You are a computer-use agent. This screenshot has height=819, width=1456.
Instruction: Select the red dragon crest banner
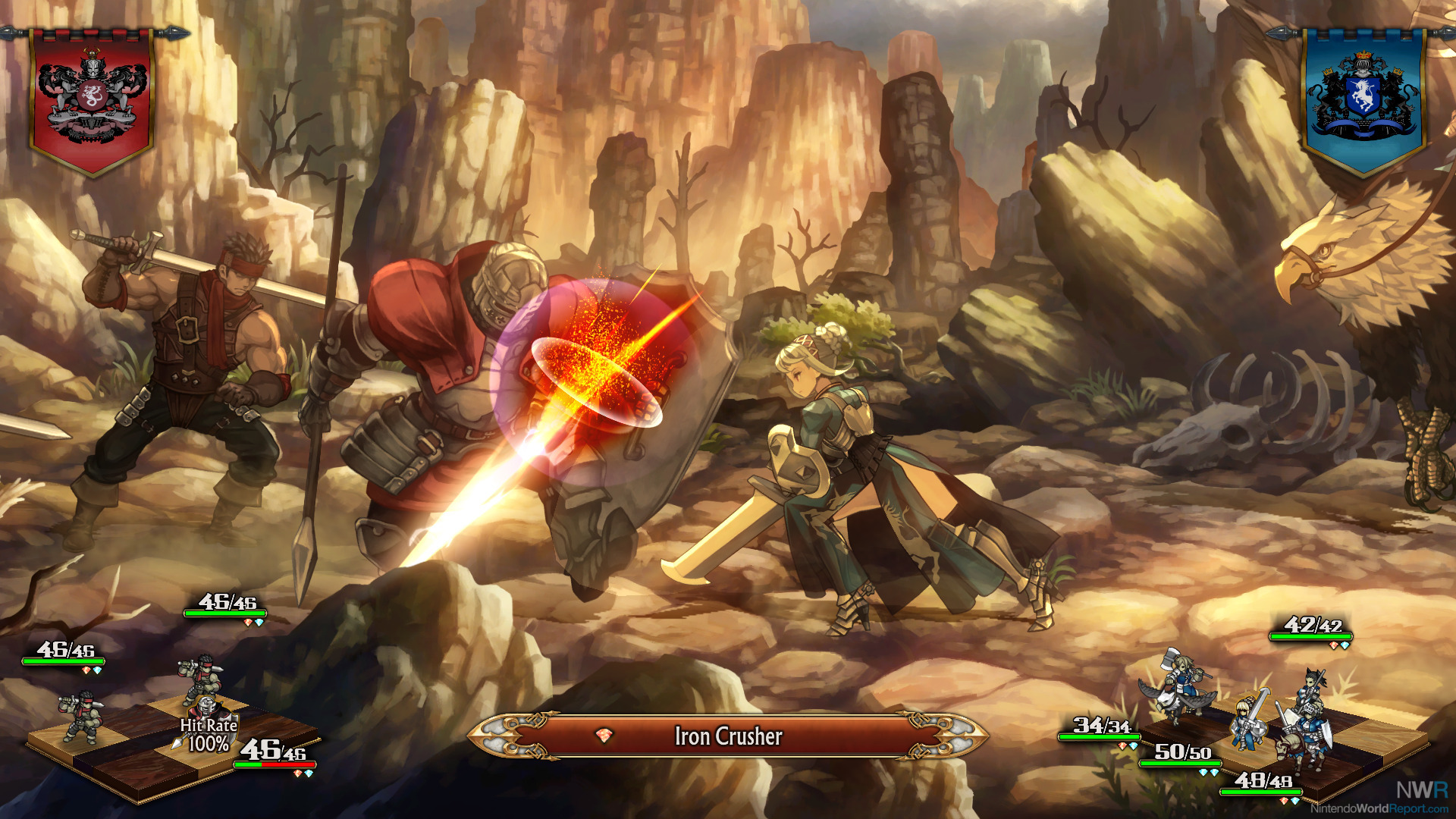(92, 99)
